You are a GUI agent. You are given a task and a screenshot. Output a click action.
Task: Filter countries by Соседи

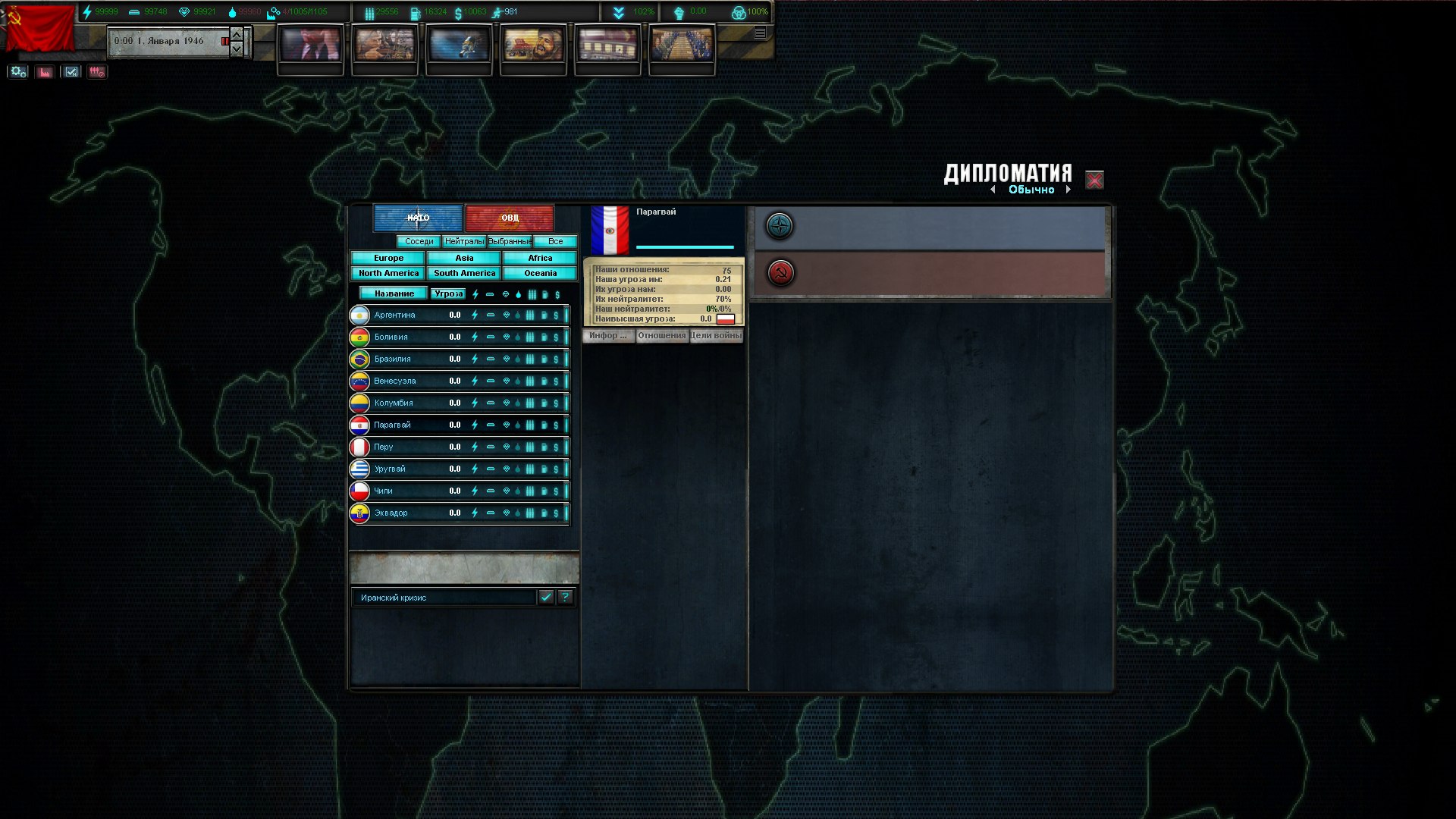tap(419, 241)
